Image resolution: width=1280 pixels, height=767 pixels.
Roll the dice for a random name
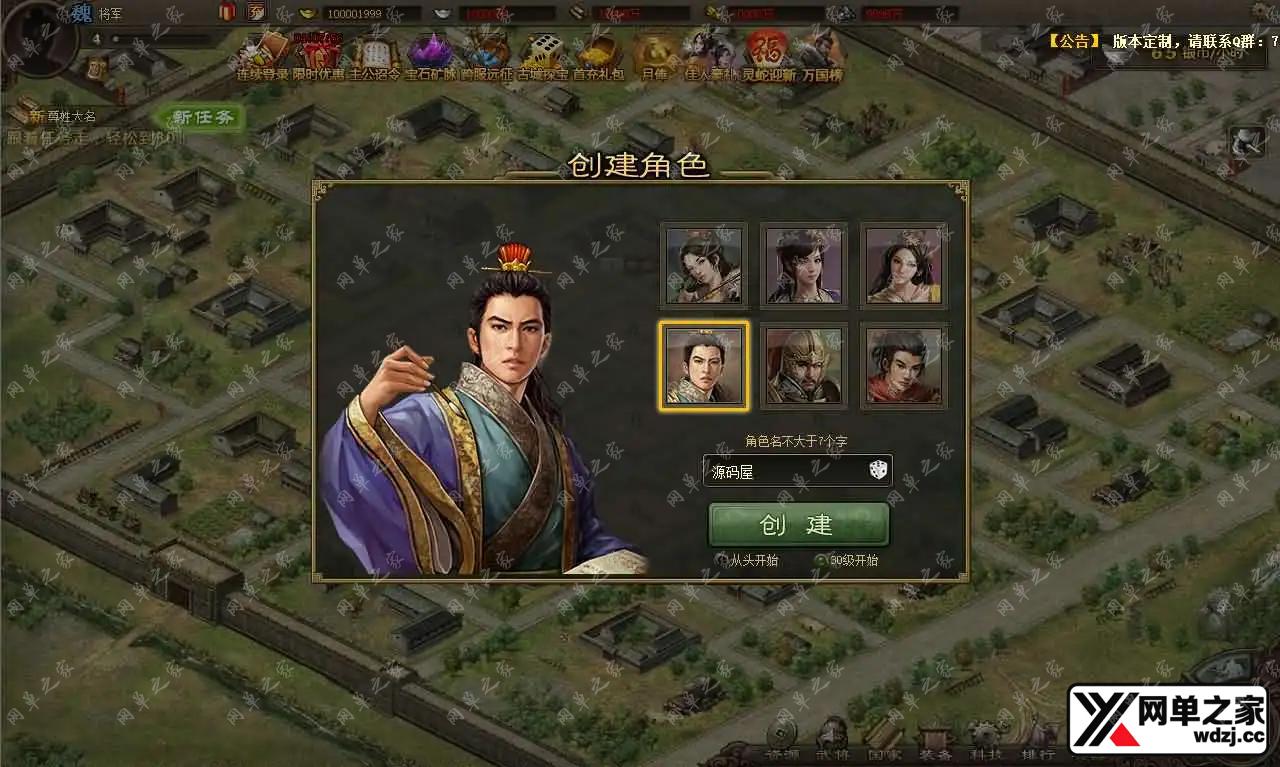coord(878,470)
